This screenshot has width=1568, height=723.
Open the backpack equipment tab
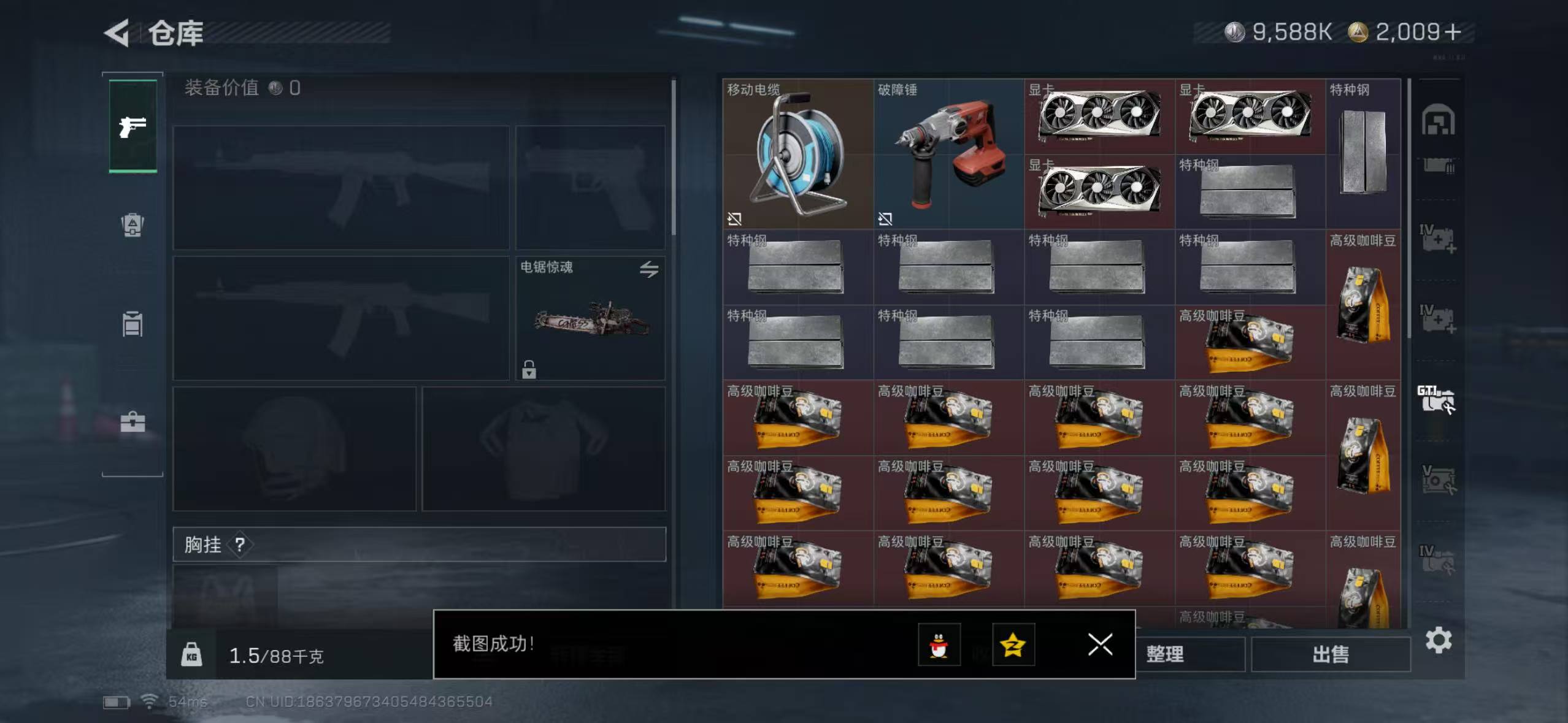click(132, 226)
